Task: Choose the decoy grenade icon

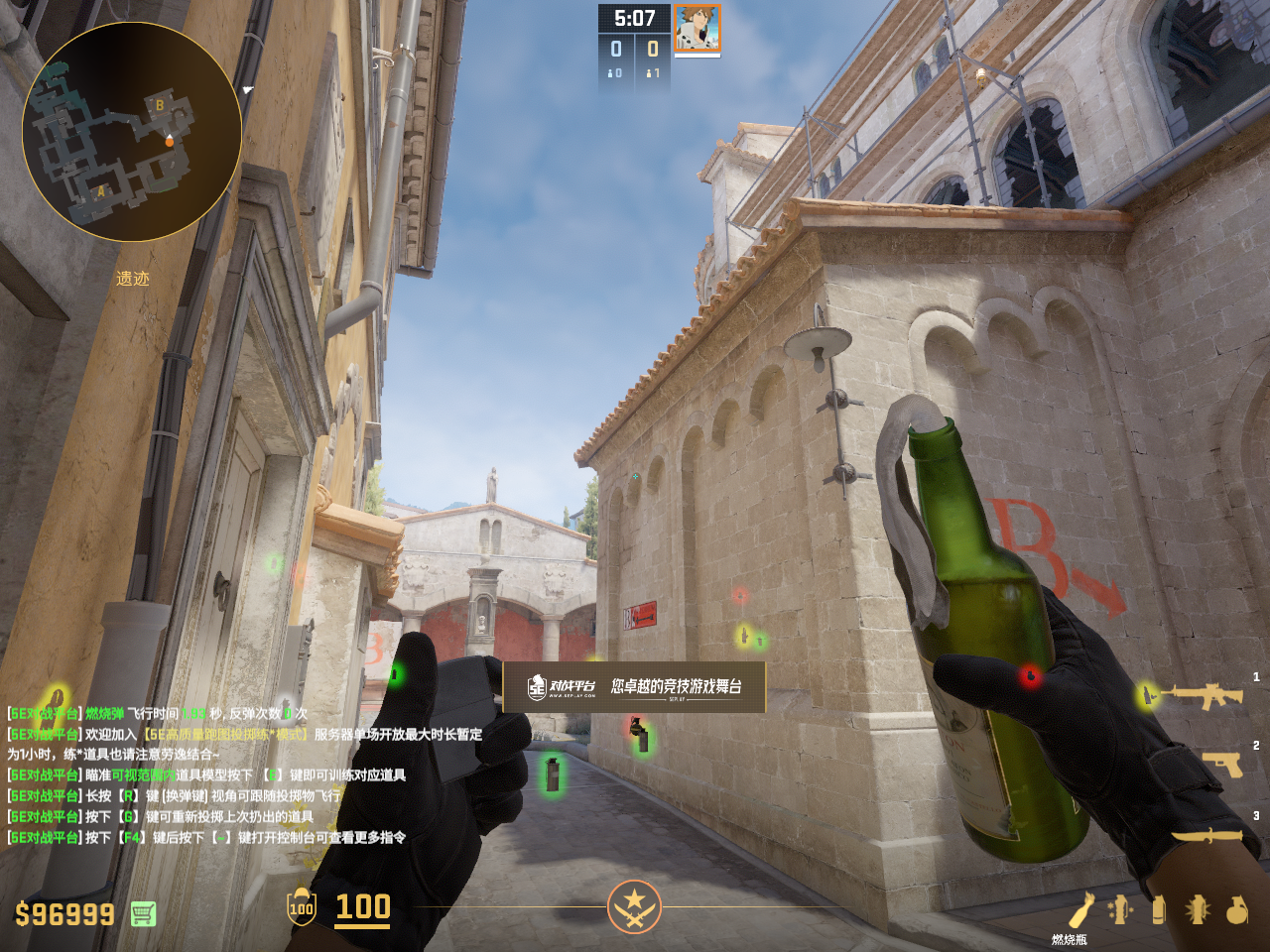Action: point(1120,909)
